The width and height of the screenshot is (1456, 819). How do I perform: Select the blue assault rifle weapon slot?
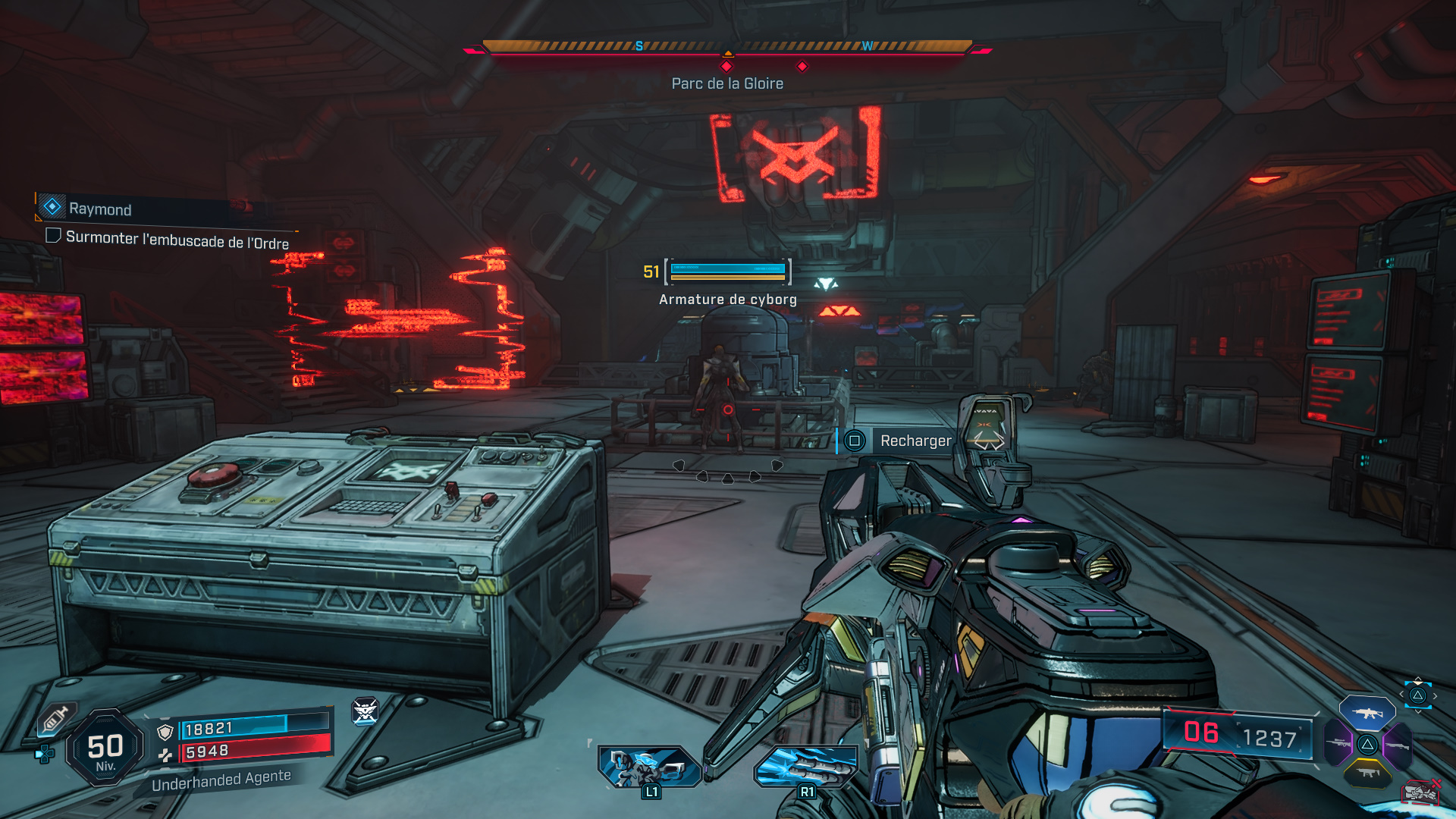tap(1367, 713)
